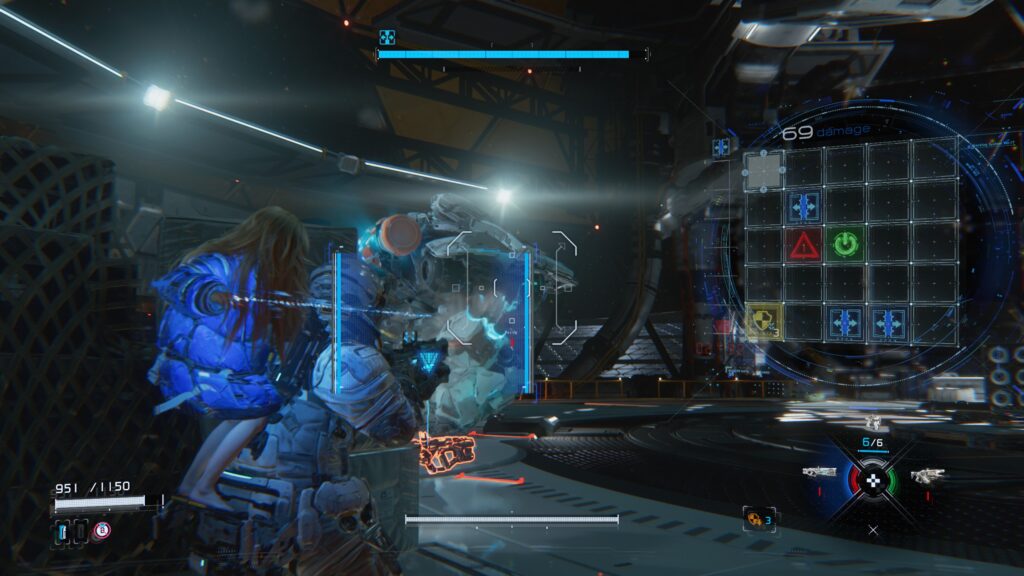Equip the rifle on the weapon wheel's left
This screenshot has height=576, width=1024.
coord(818,472)
